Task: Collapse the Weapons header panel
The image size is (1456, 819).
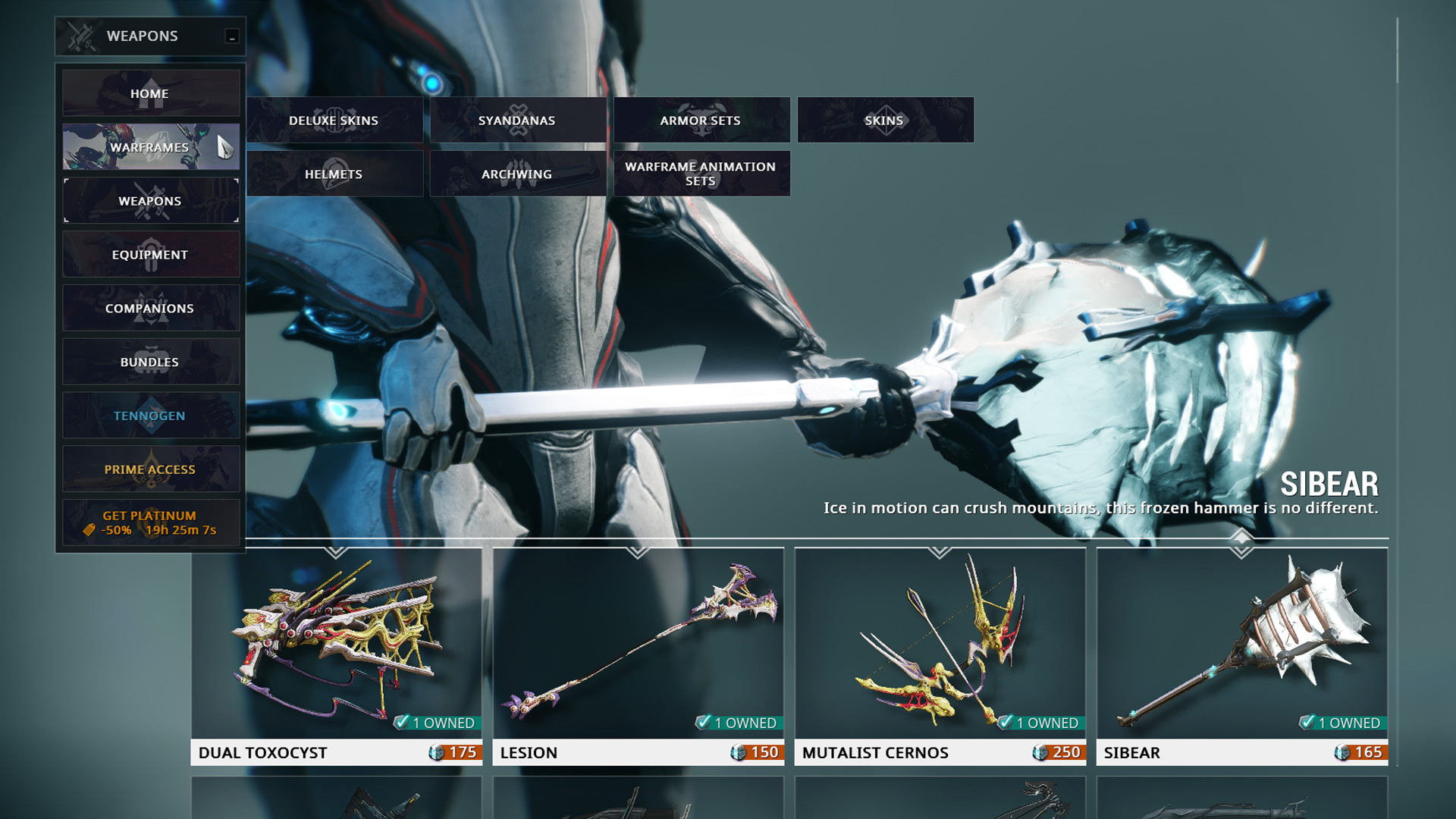Action: (x=232, y=36)
